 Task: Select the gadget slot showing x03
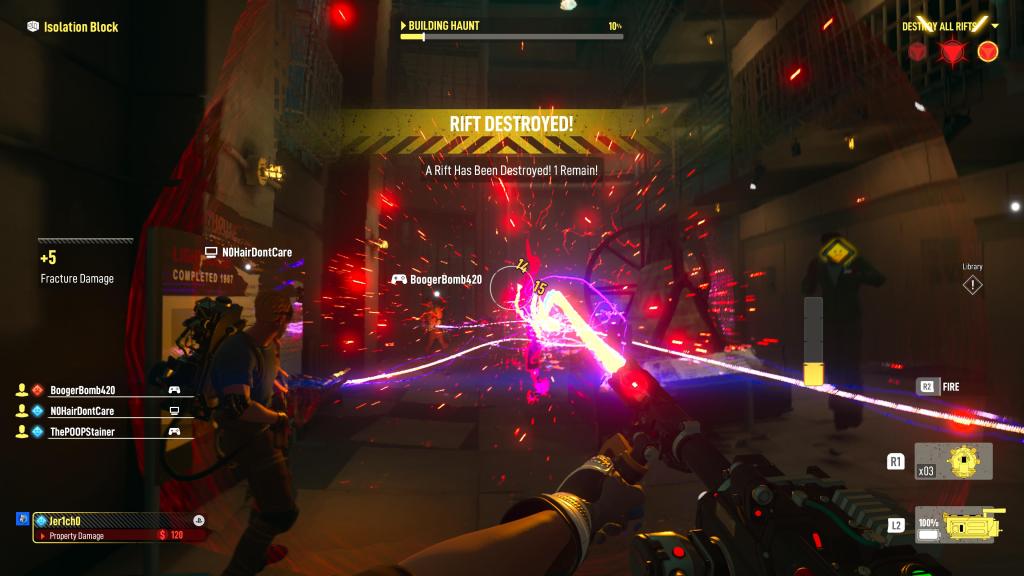pyautogui.click(x=954, y=462)
